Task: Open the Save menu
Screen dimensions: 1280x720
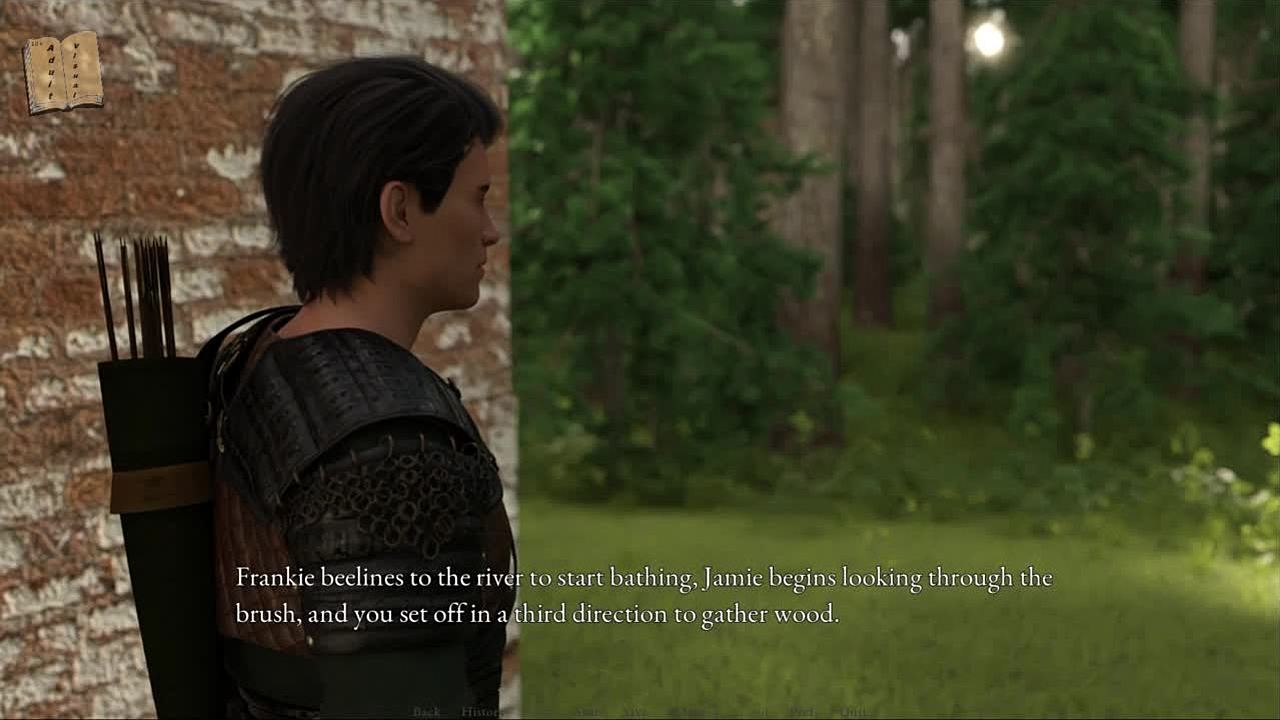Action: coord(634,712)
